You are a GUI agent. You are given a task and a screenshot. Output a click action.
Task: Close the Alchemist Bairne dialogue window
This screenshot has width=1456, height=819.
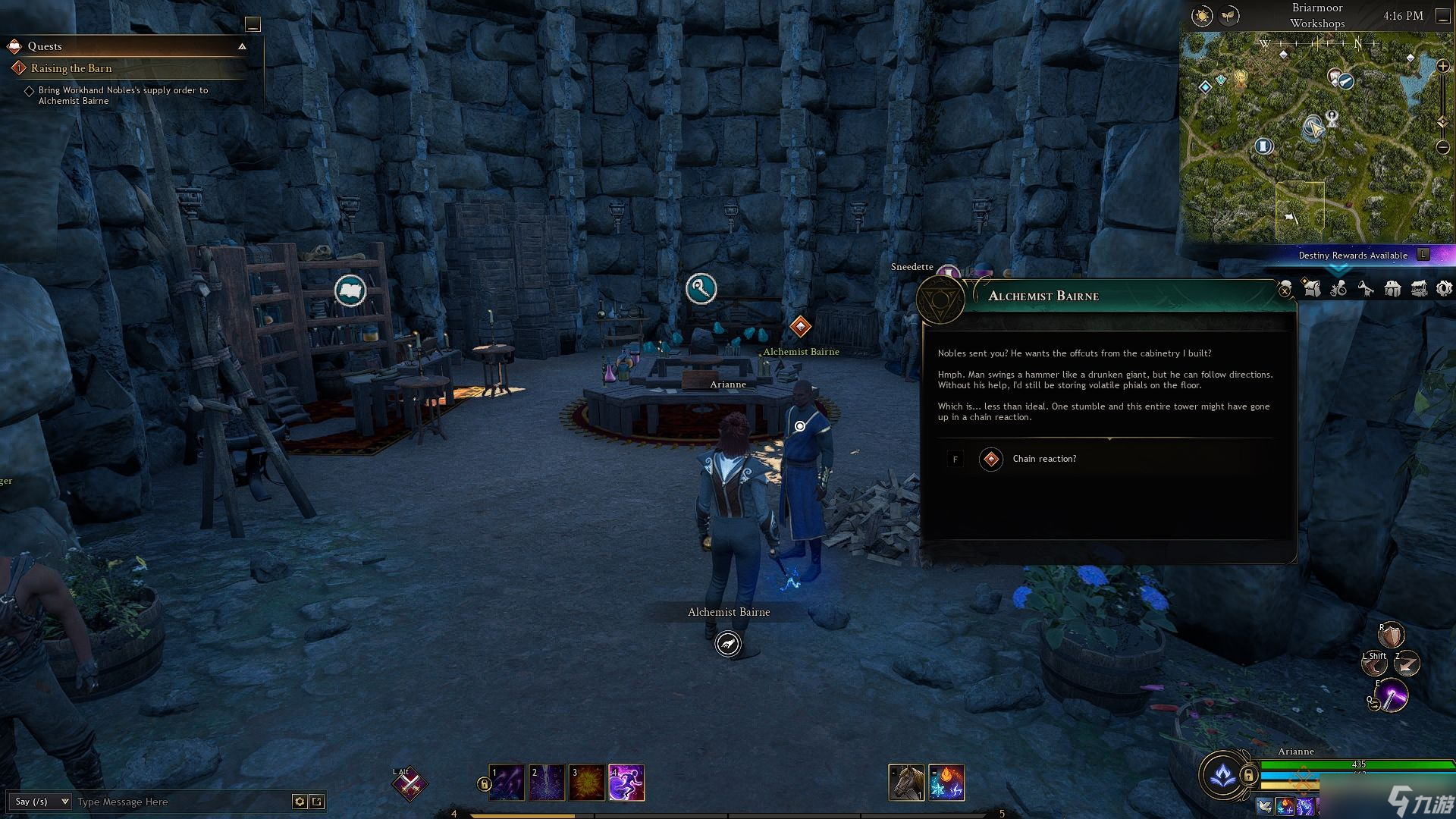pyautogui.click(x=1285, y=290)
